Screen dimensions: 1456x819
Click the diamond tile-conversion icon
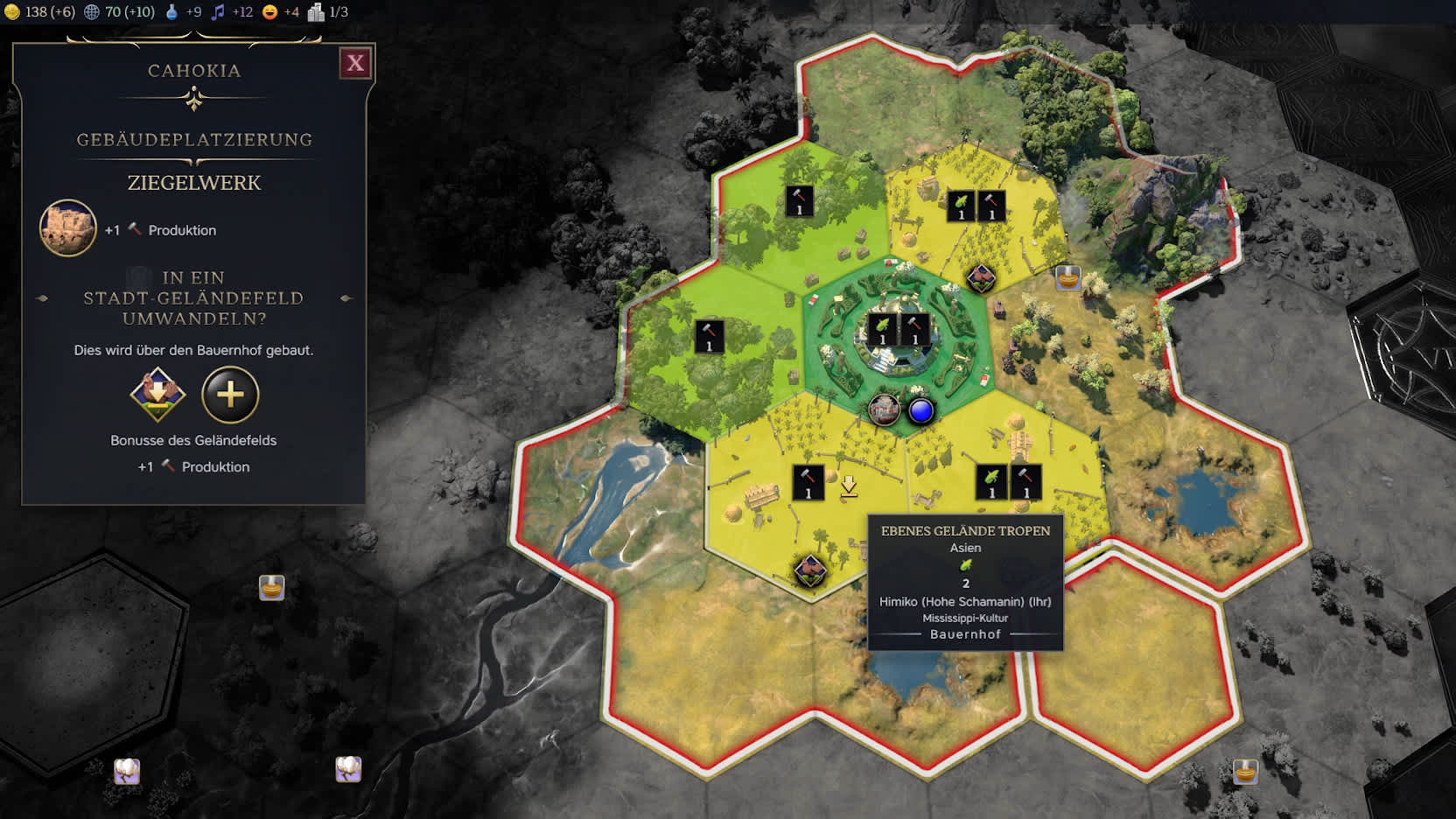[x=157, y=395]
